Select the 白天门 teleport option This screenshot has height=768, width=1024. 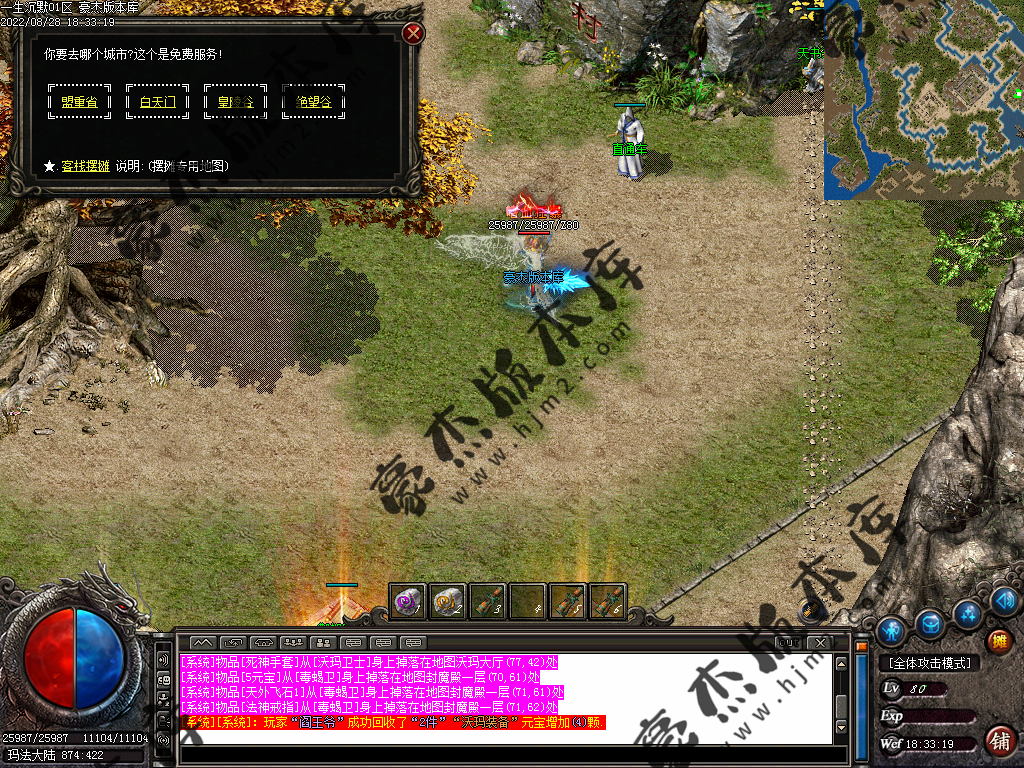(x=157, y=101)
